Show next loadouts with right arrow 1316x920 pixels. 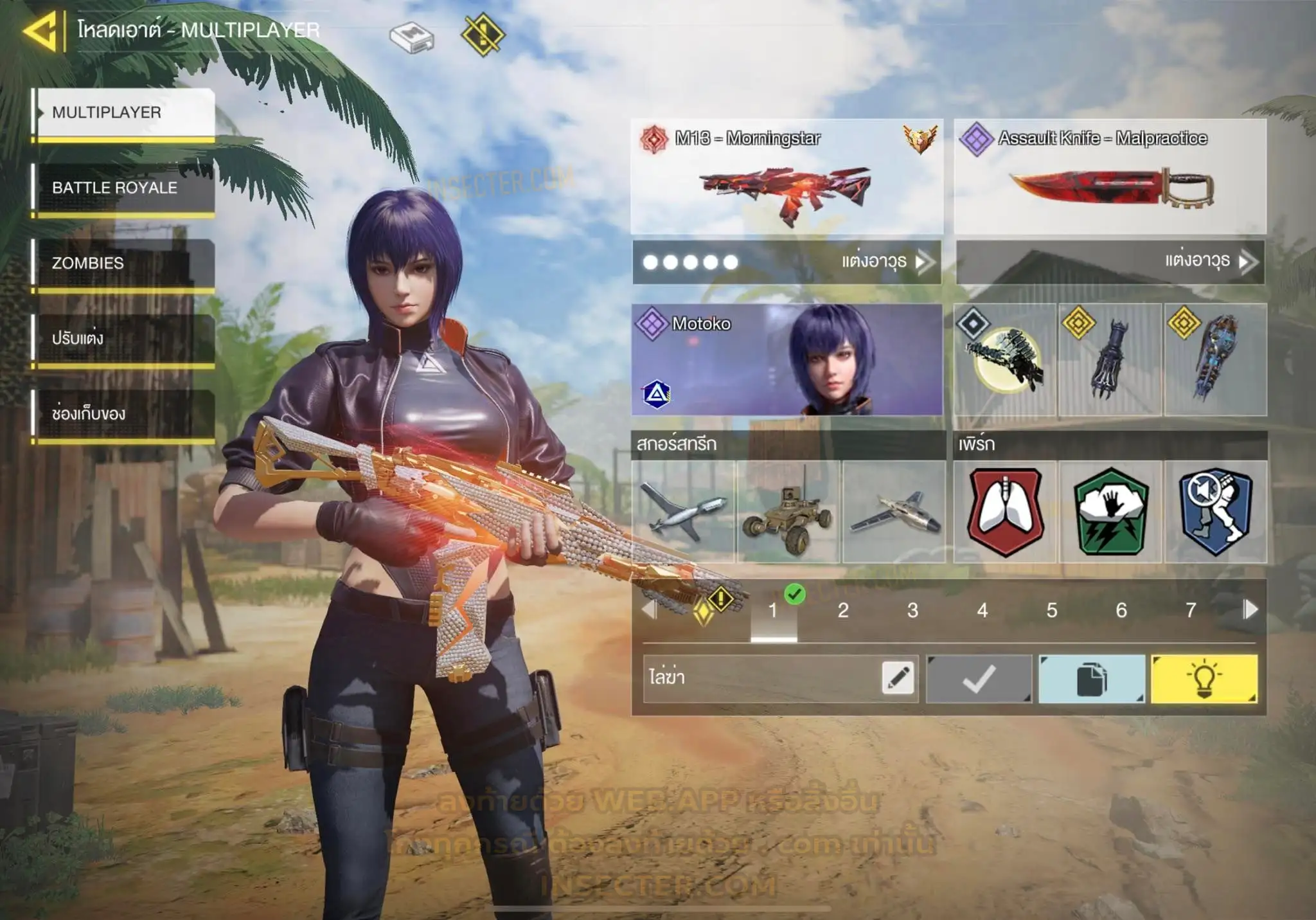pyautogui.click(x=1250, y=609)
